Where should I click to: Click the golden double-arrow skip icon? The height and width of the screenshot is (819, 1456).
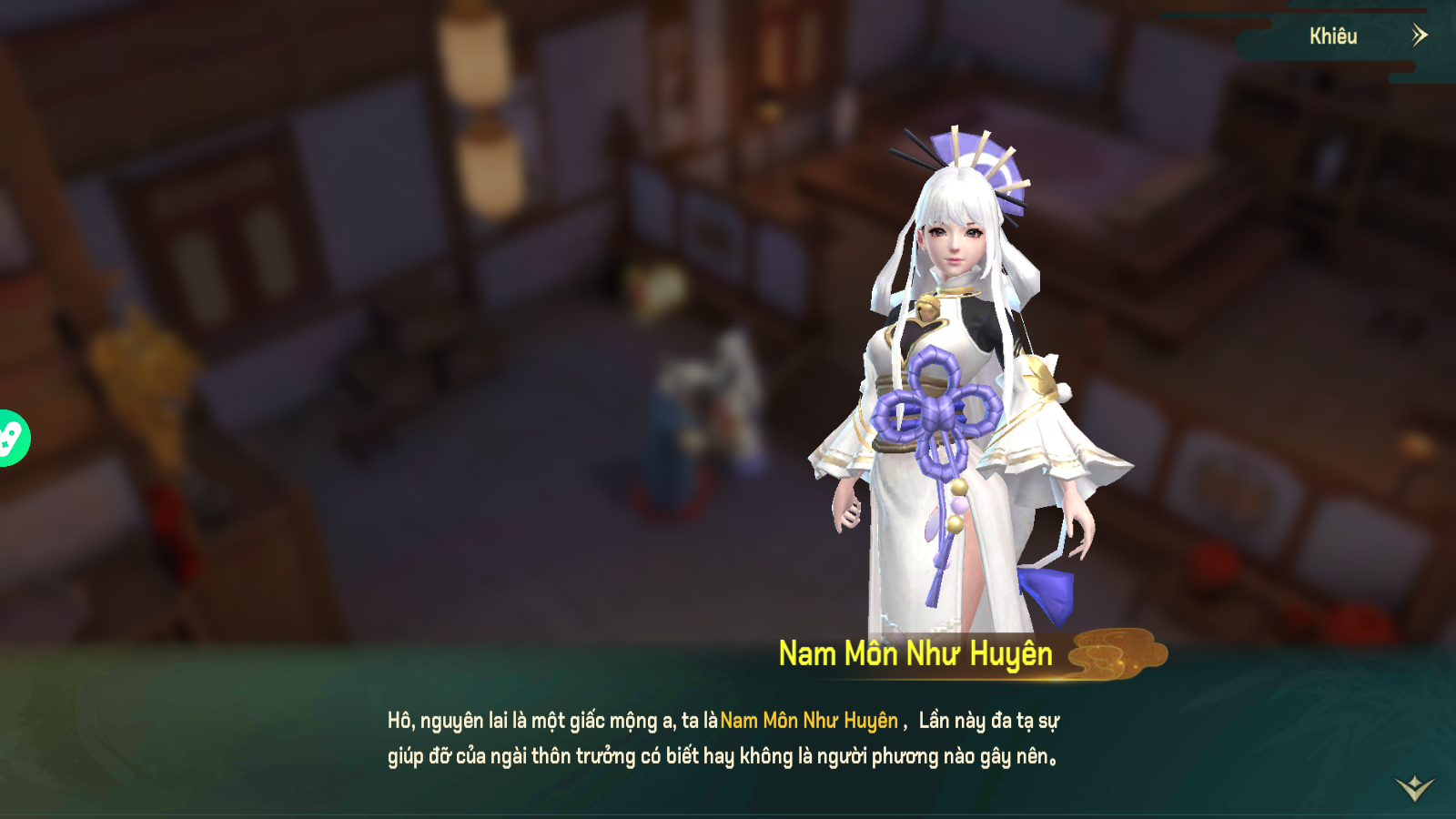1420,36
